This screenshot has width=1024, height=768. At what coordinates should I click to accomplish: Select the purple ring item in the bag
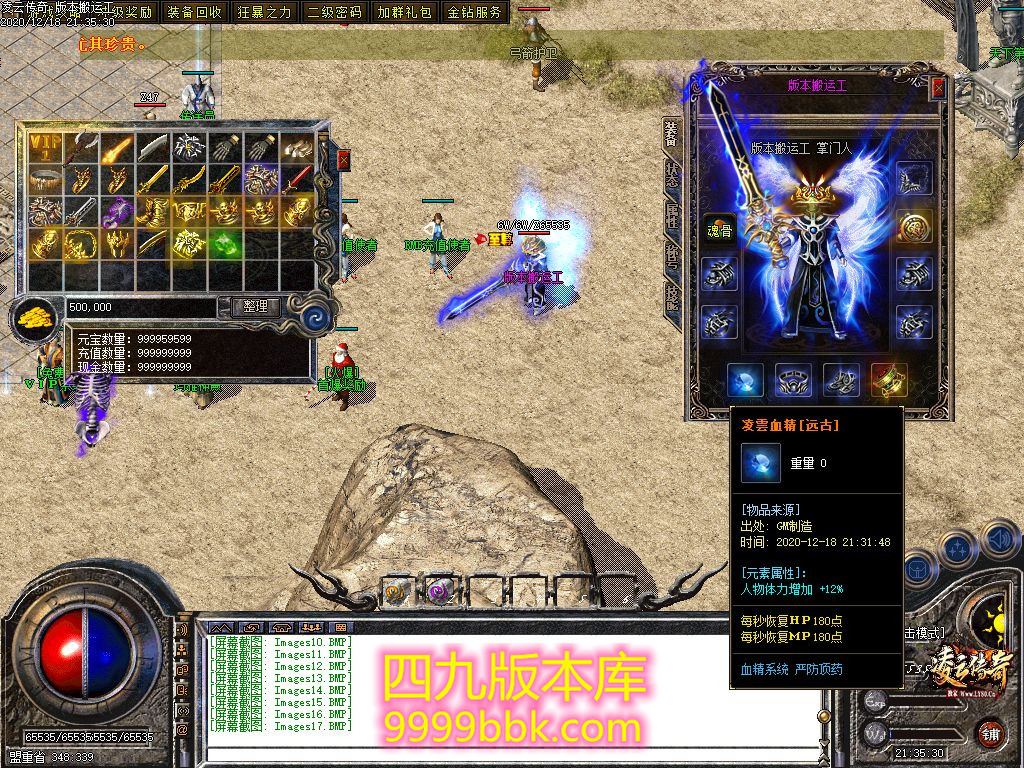point(119,211)
